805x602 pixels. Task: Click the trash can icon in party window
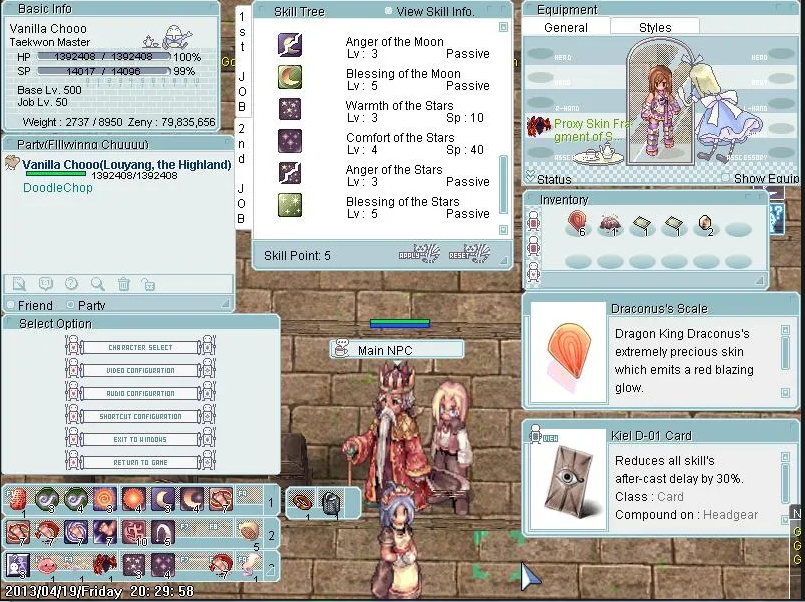coord(123,284)
